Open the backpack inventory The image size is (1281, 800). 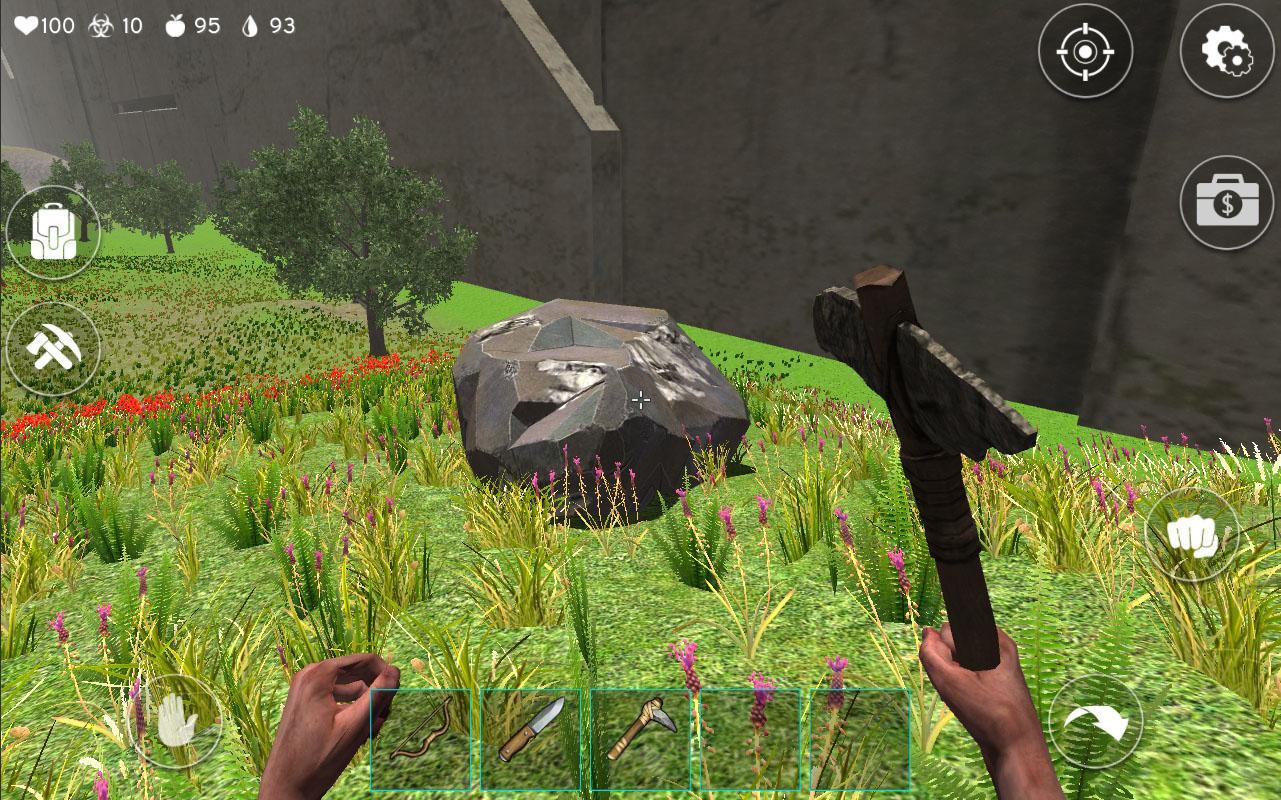click(x=54, y=229)
